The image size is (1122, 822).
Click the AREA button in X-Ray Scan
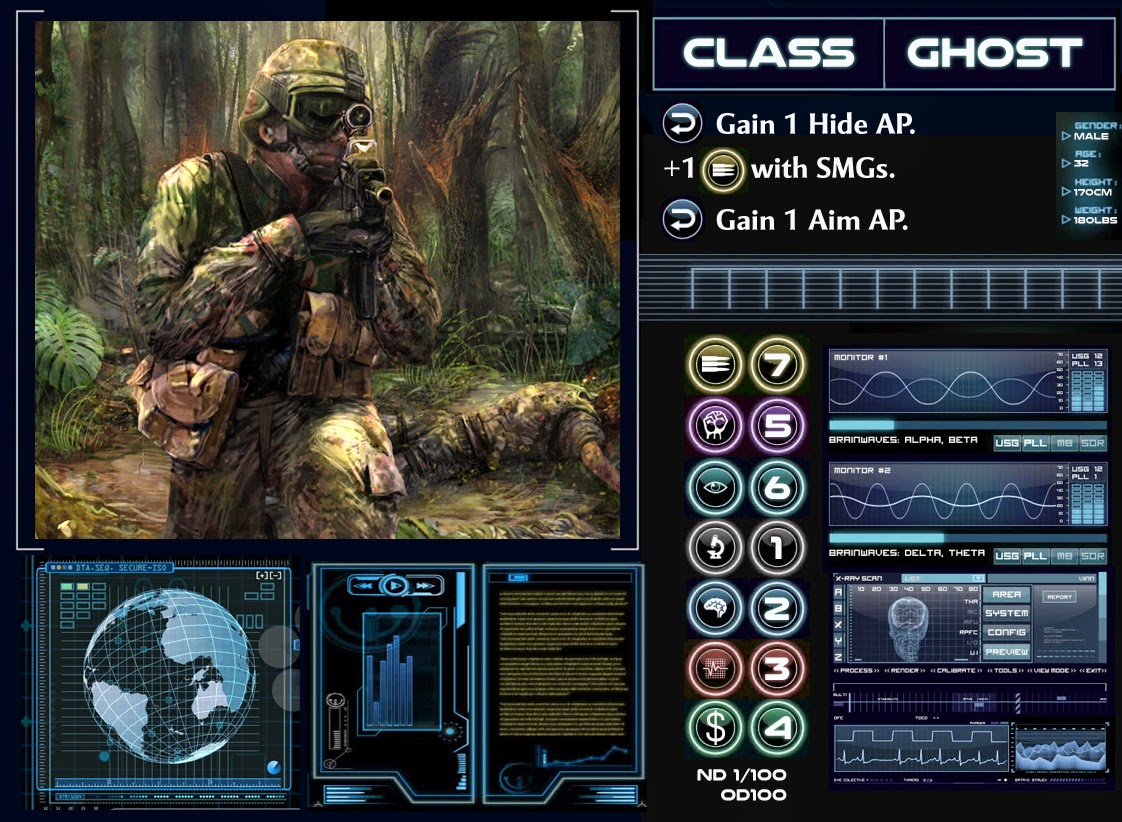tap(1006, 595)
